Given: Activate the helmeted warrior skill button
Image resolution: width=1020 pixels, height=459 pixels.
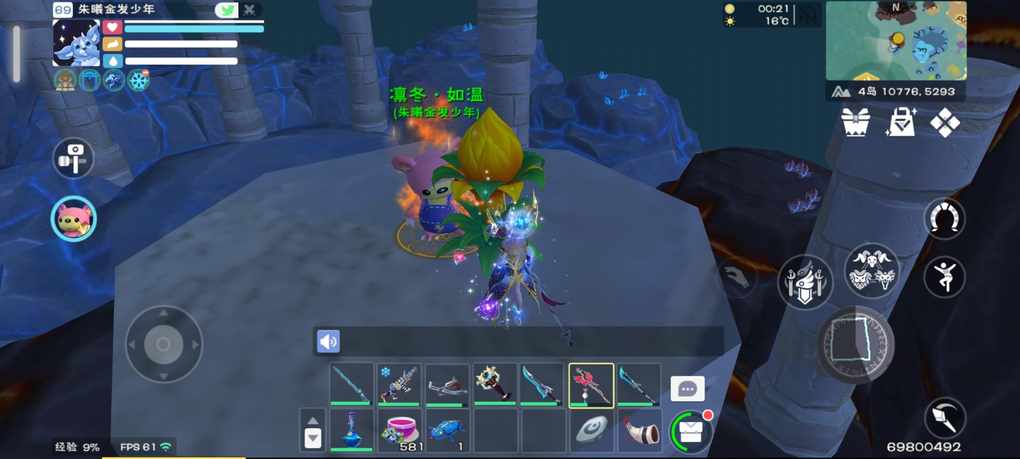Looking at the screenshot, I should coord(805,281).
